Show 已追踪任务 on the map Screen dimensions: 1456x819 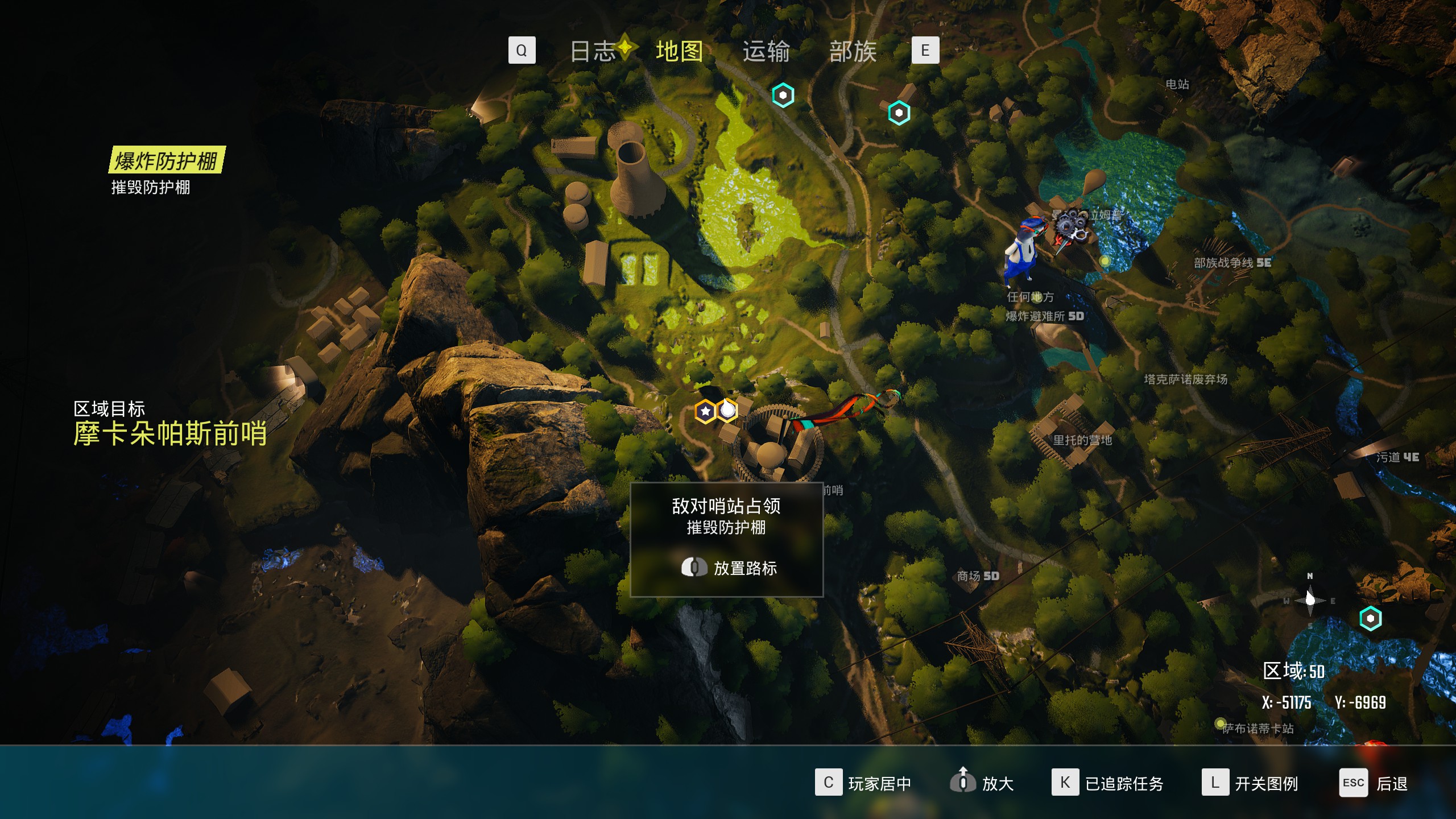point(1107,783)
